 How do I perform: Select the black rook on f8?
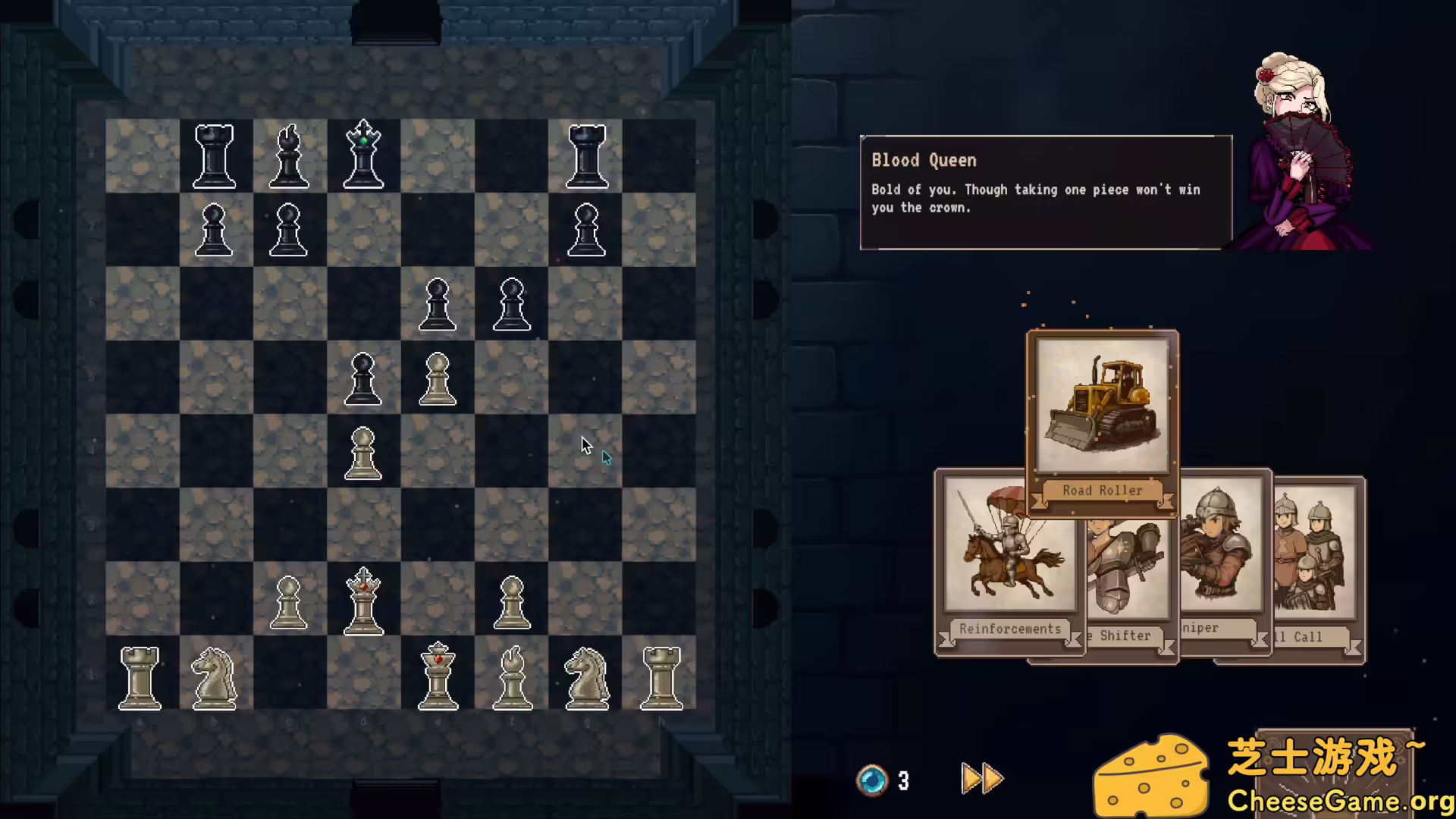[585, 155]
